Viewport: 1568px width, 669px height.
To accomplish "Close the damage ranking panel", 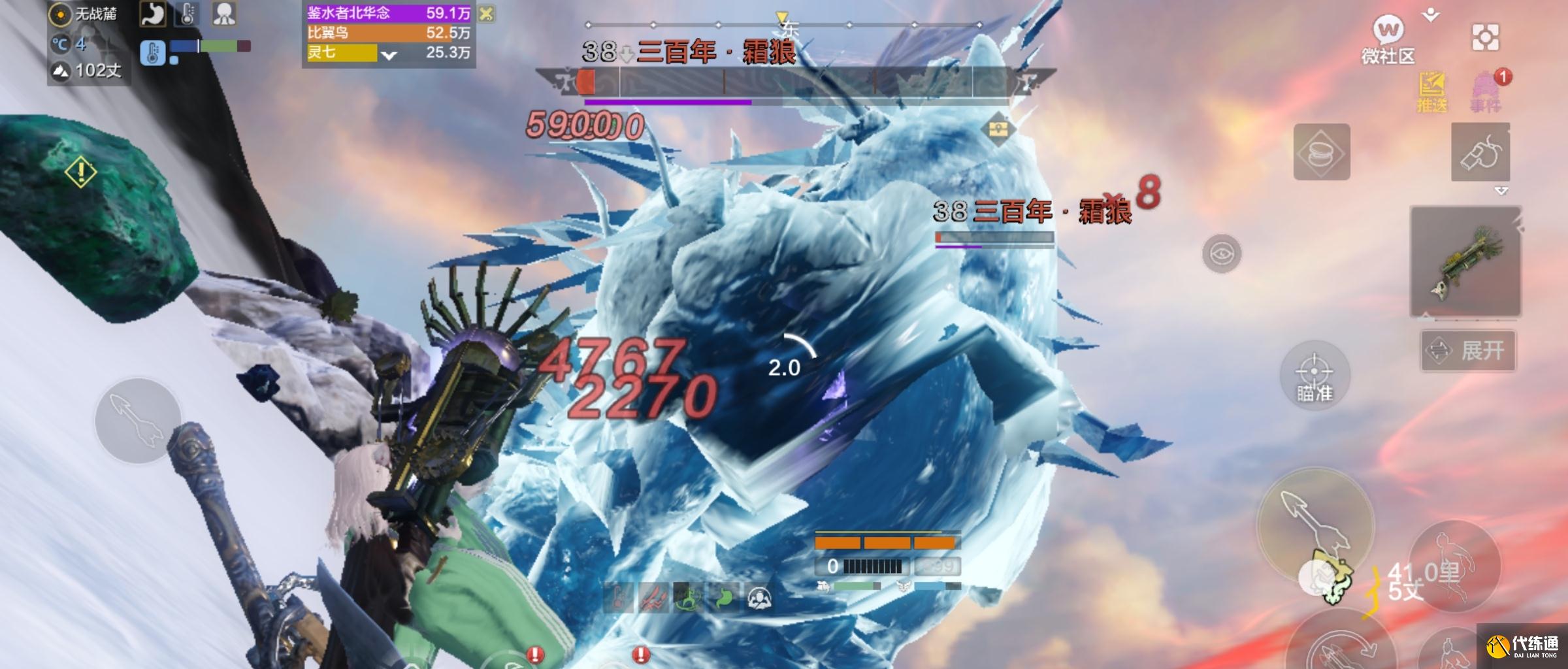I will [x=486, y=14].
